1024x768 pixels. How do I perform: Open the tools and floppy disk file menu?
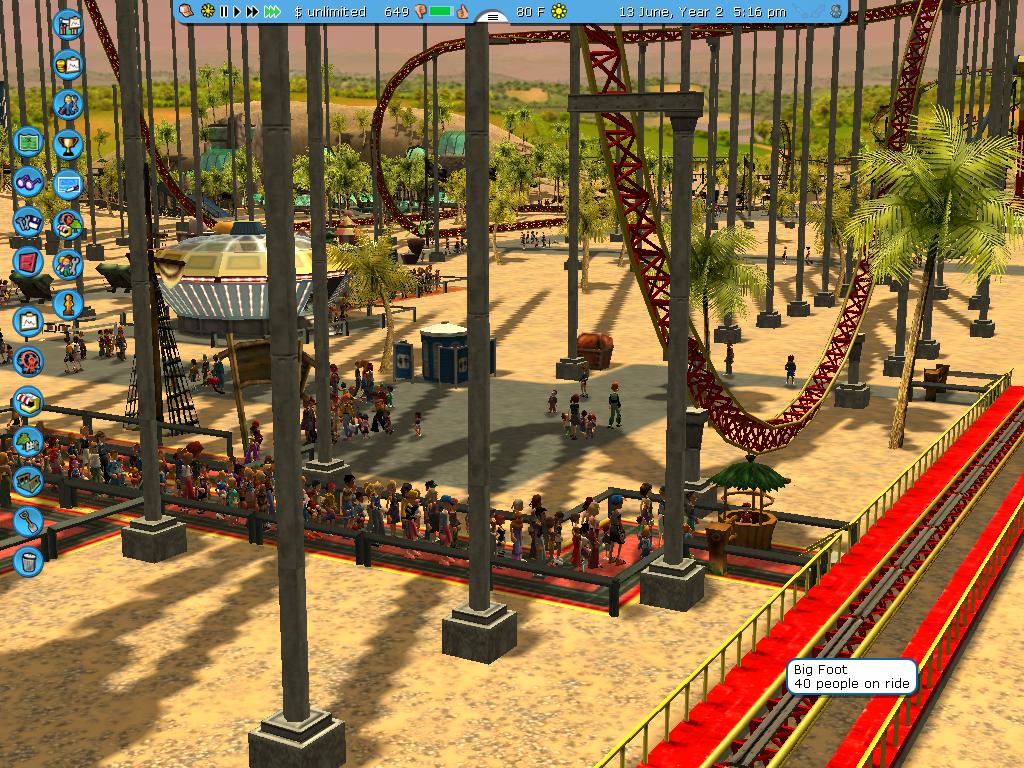[x=28, y=221]
